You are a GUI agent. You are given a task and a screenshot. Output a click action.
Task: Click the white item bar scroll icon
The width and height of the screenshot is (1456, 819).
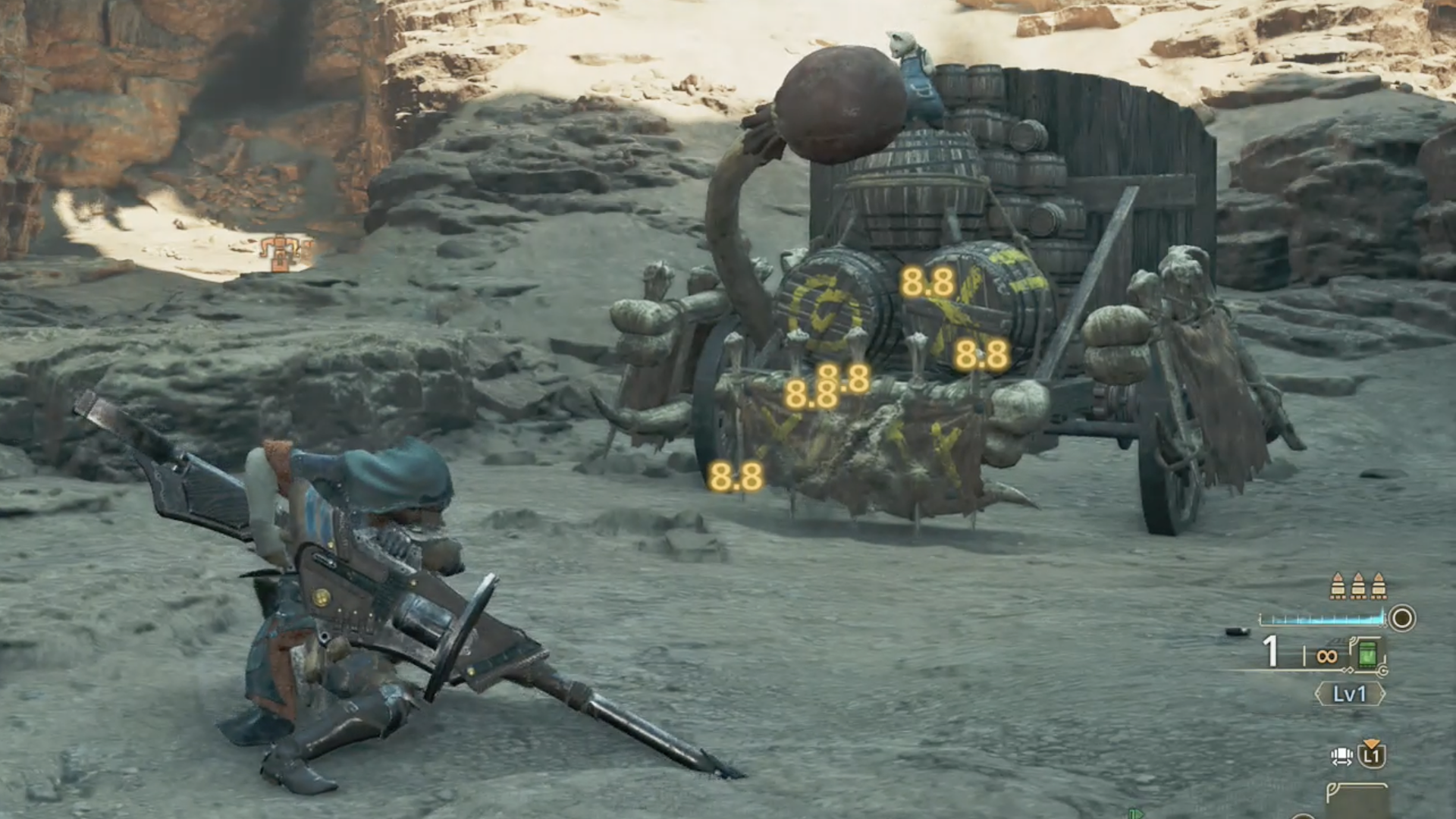1341,756
